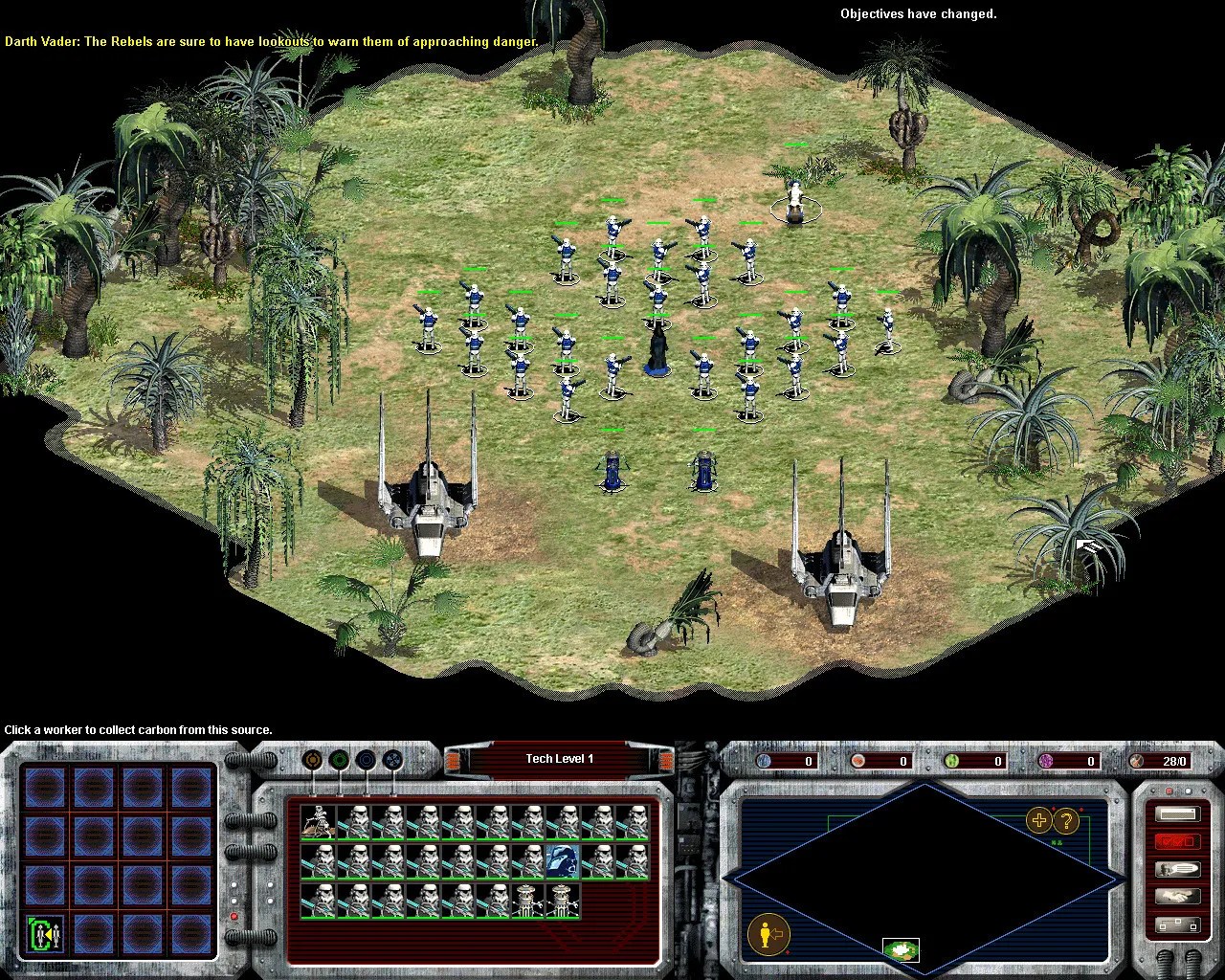The width and height of the screenshot is (1225, 980).
Task: Click the statistics button on the right-side console
Action: [x=1178, y=924]
